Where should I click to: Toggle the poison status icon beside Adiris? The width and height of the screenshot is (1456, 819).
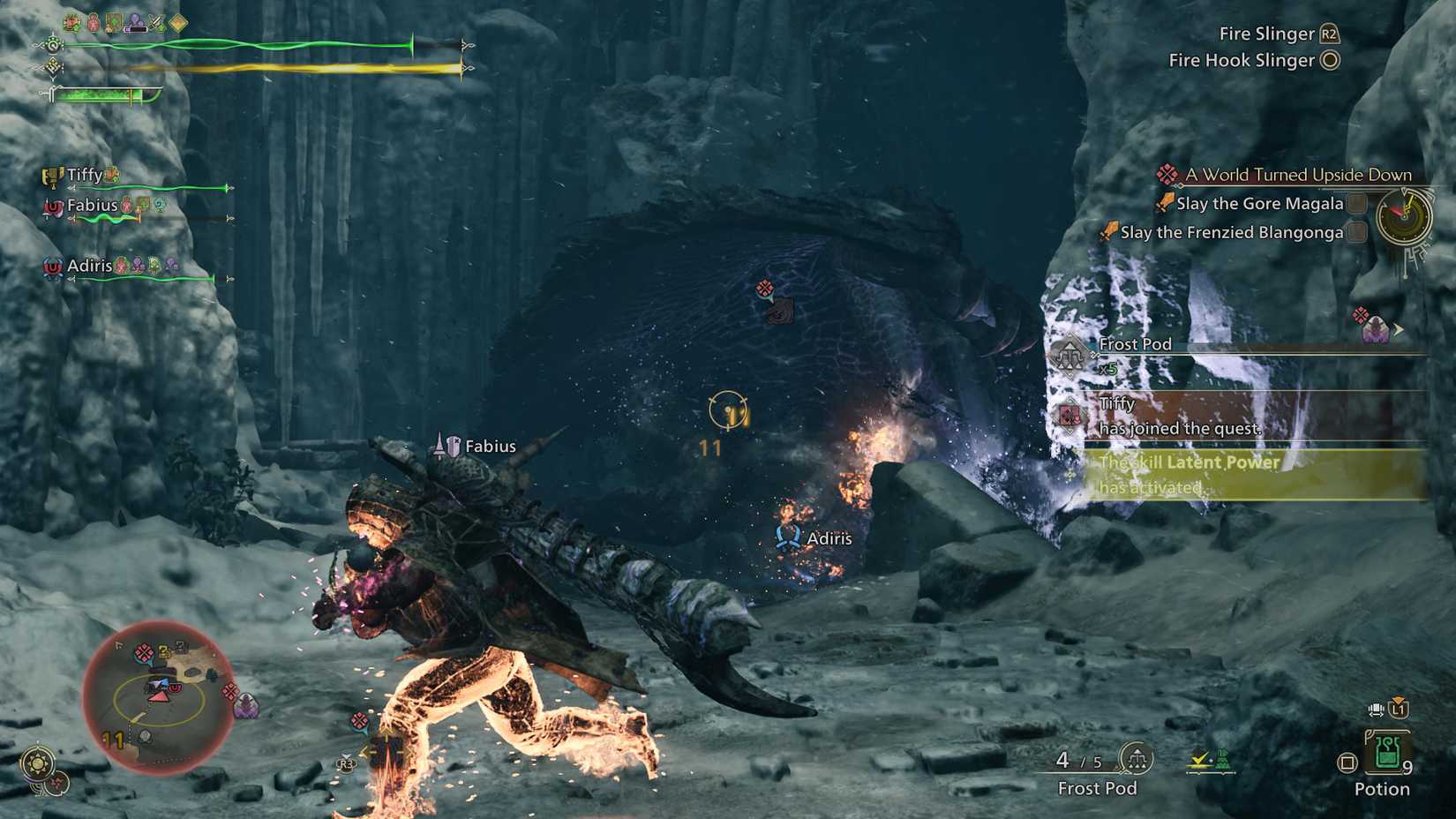pyautogui.click(x=139, y=265)
